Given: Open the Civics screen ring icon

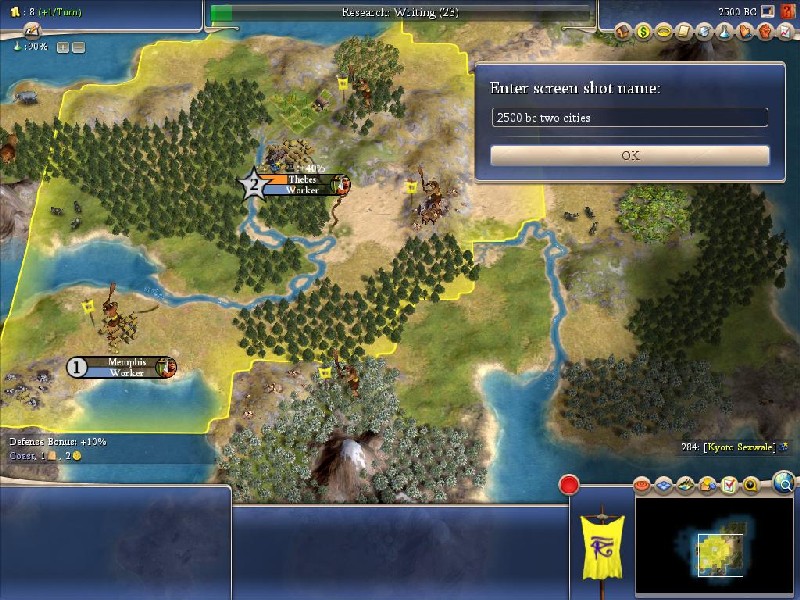Looking at the screenshot, I should click(x=661, y=32).
